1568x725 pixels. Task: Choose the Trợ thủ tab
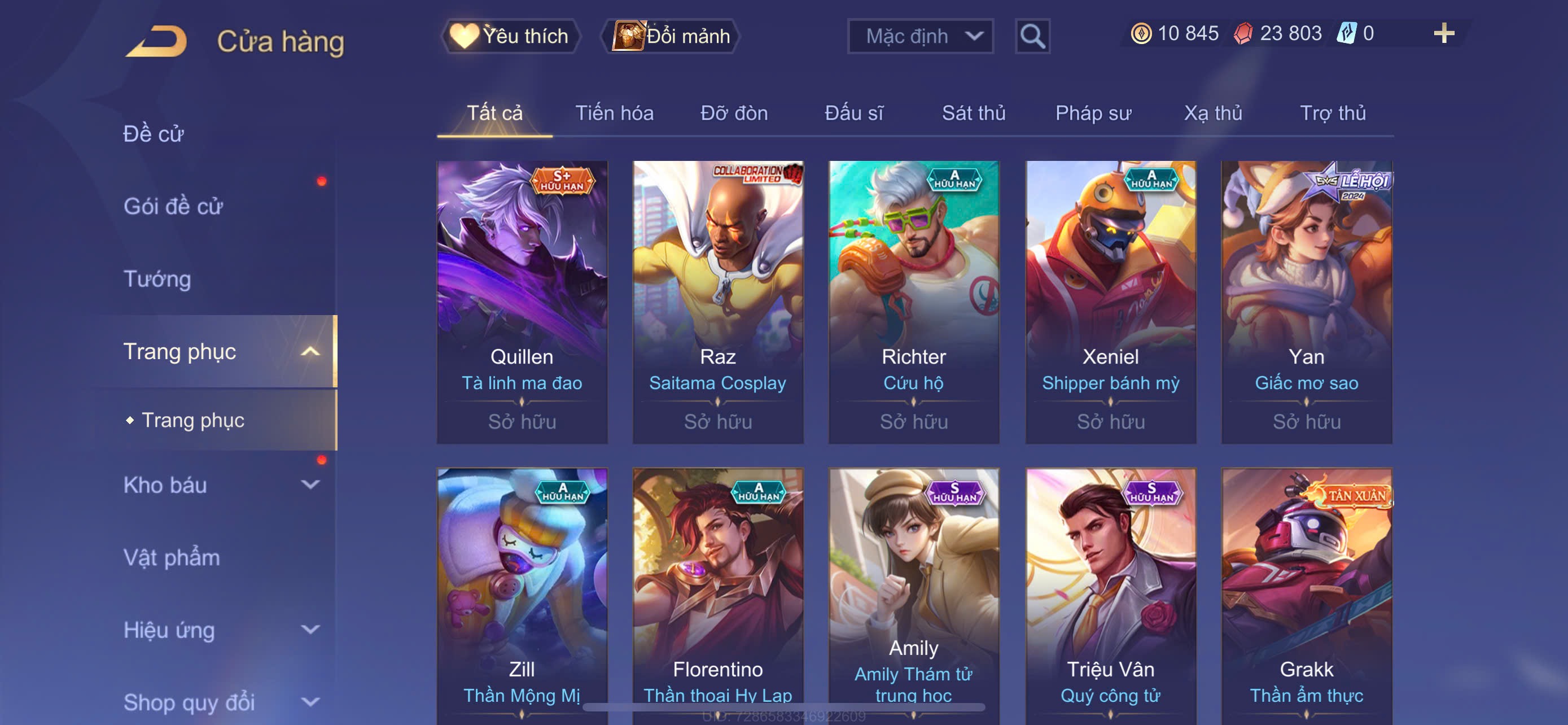1333,113
